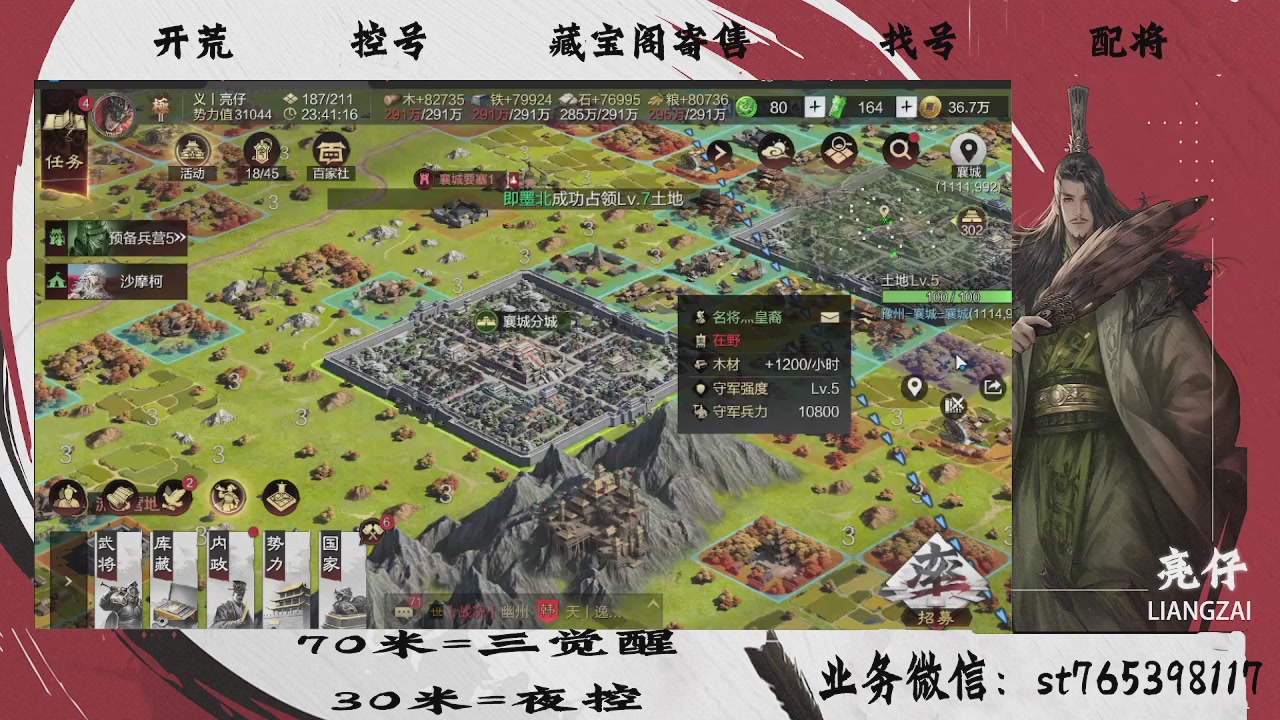Expand the chat window with its chevron
This screenshot has height=720, width=1280.
click(653, 604)
